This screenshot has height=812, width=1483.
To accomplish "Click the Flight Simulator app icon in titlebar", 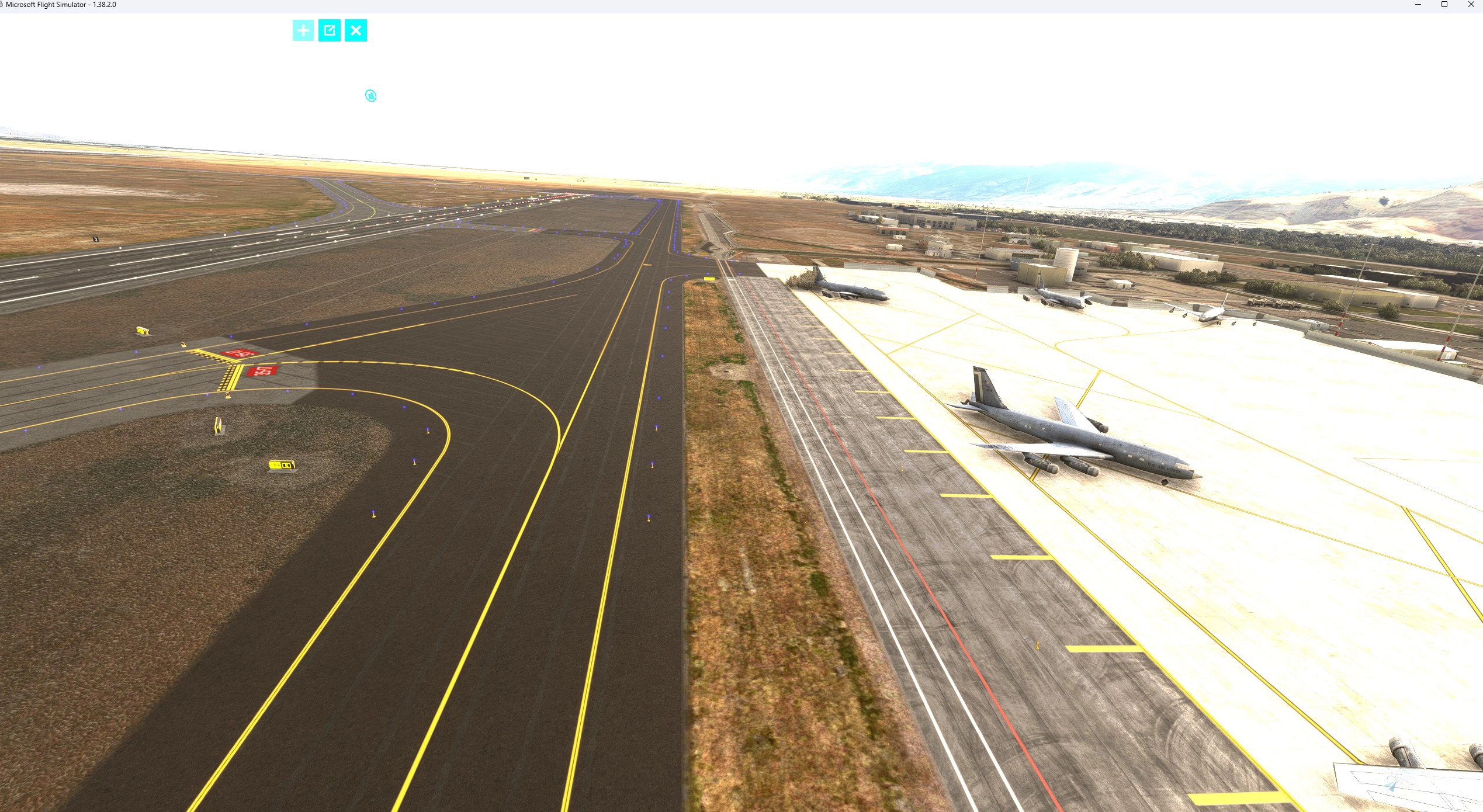I will click(x=5, y=5).
